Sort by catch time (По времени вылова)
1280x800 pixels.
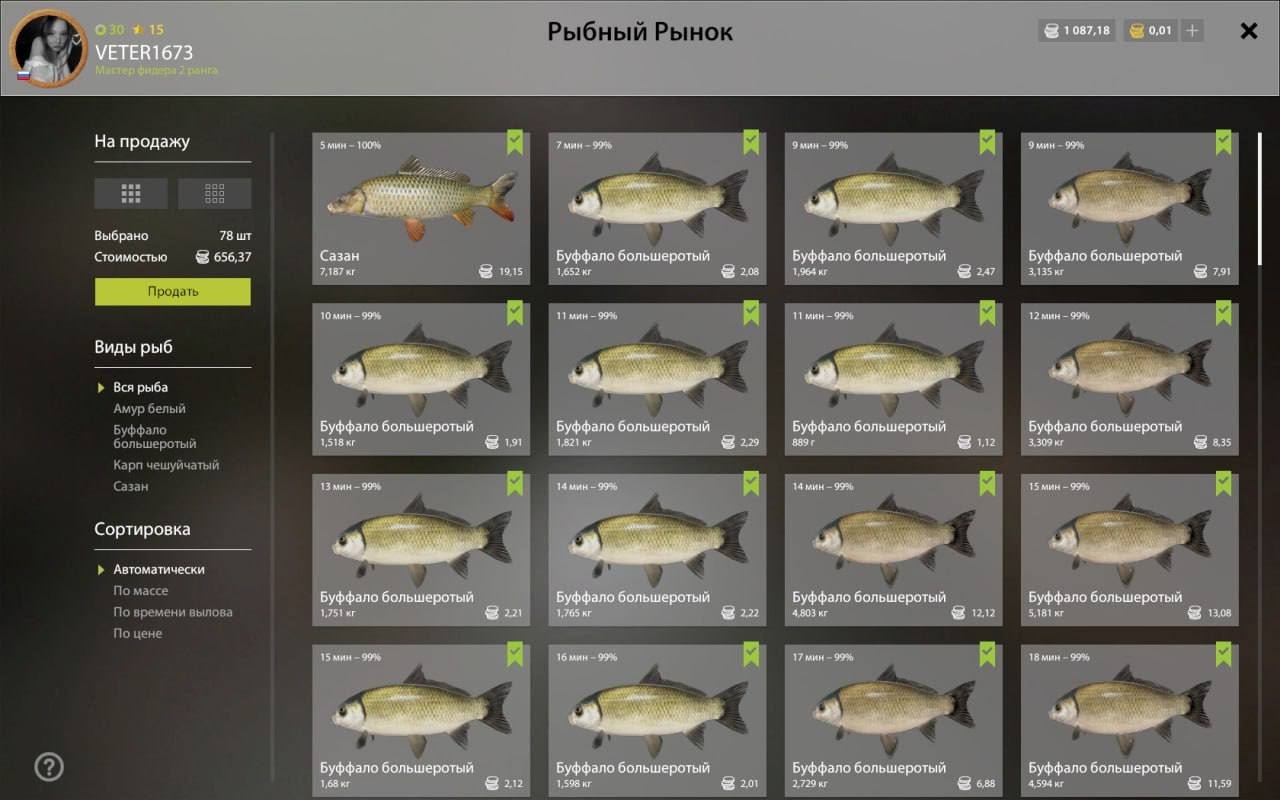172,612
